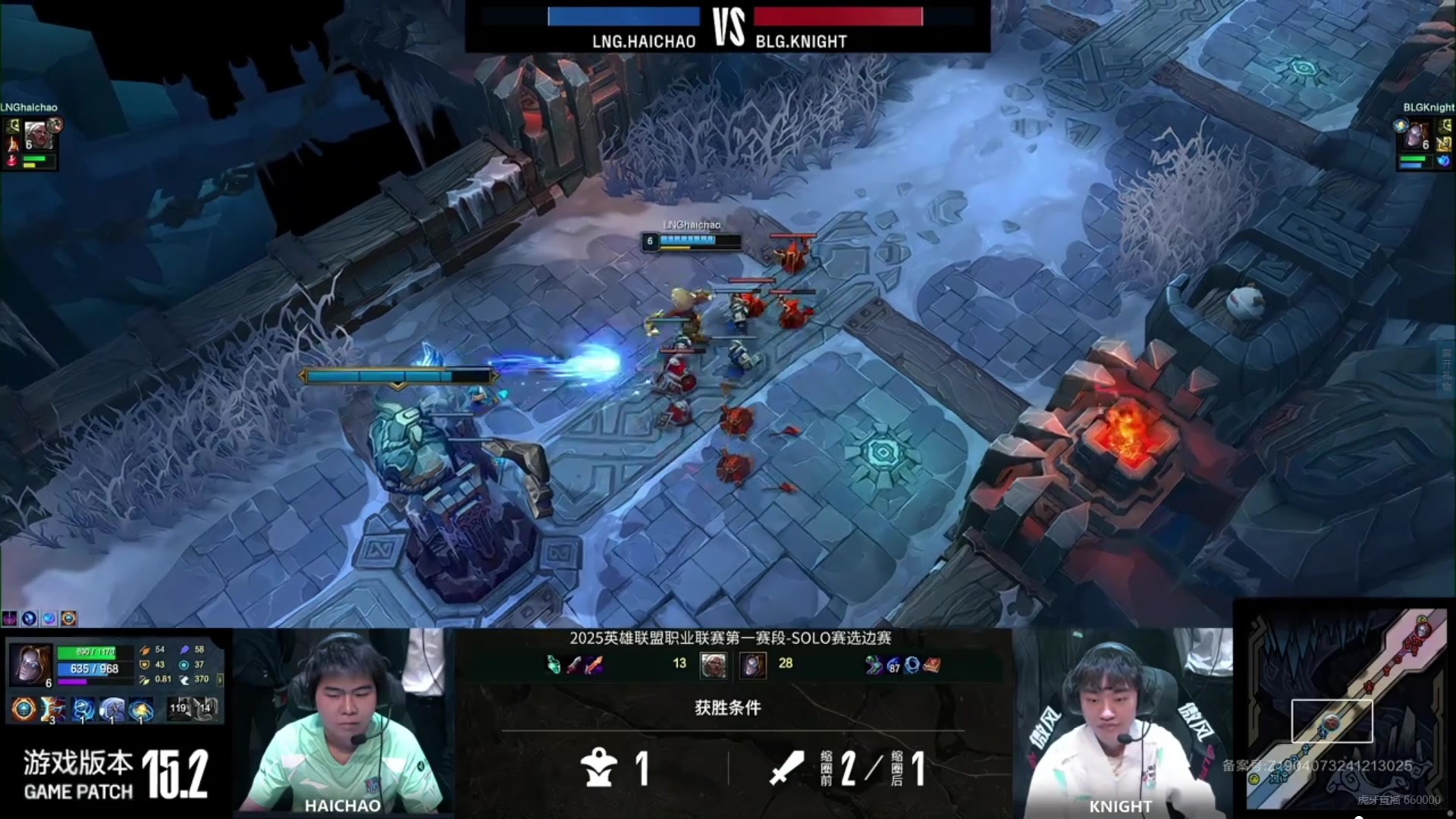Image resolution: width=1456 pixels, height=819 pixels.
Task: Click the summoner spell showing 119 cooldown
Action: [x=180, y=709]
